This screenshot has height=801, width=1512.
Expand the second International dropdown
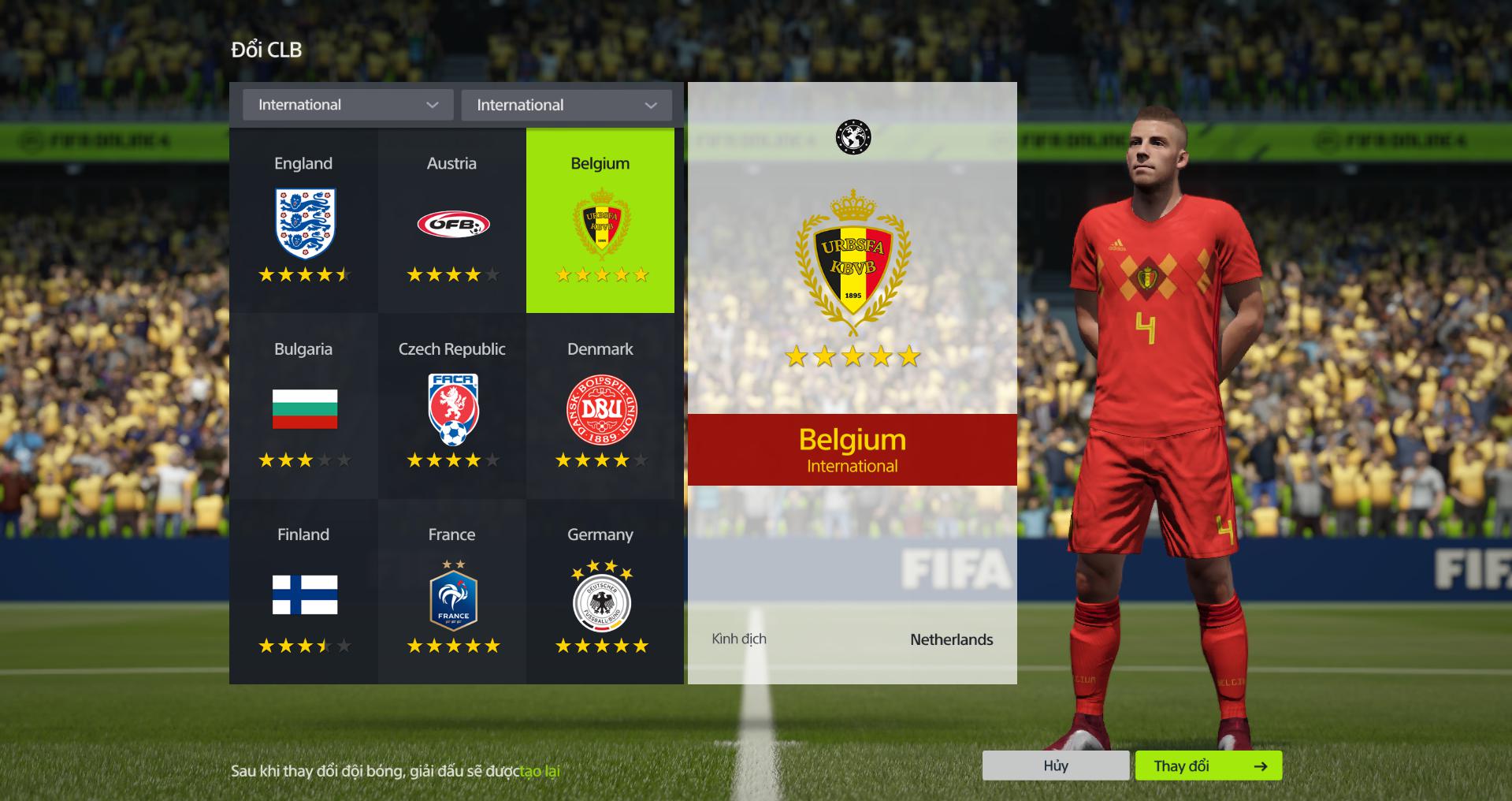(566, 105)
